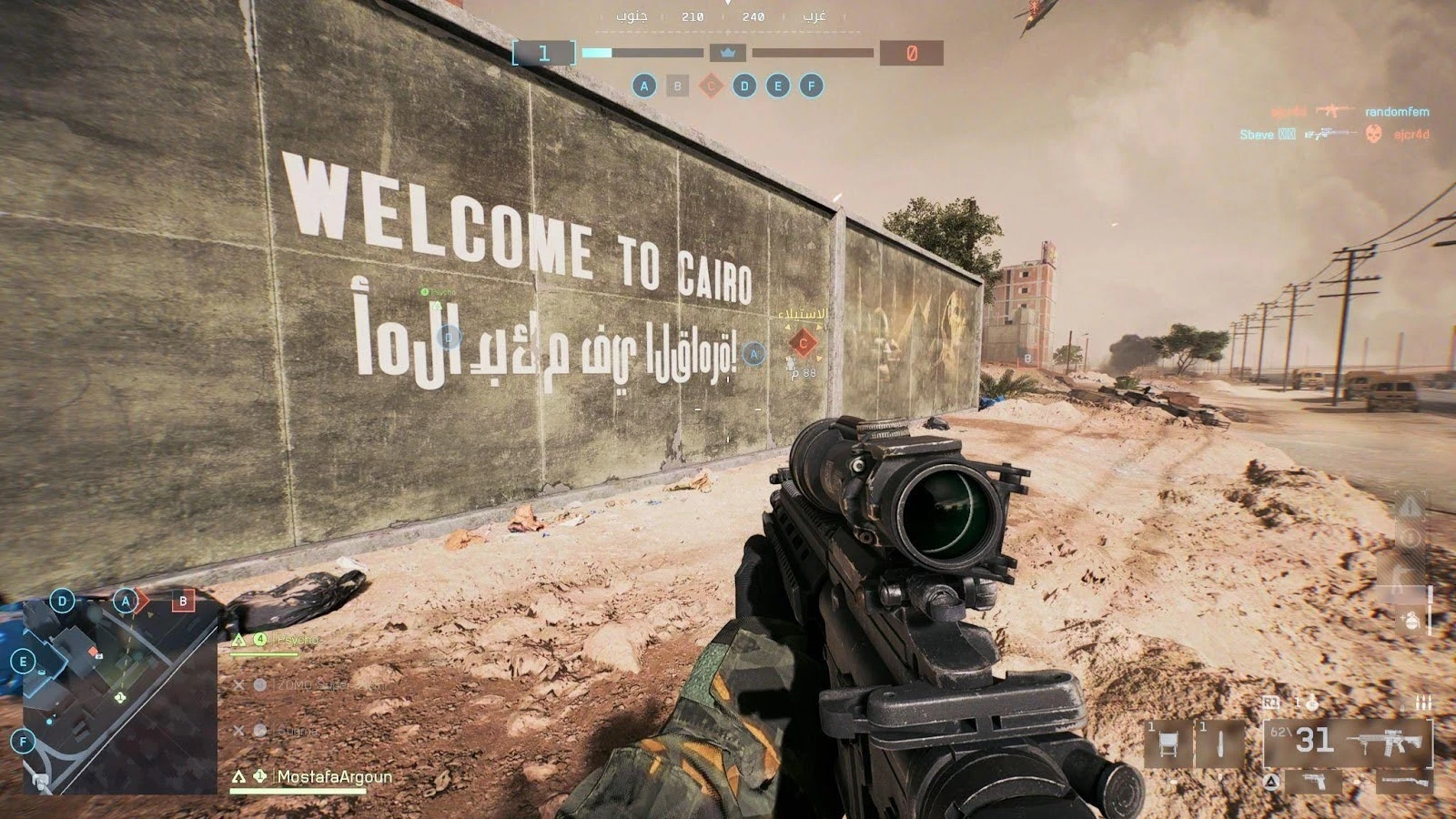Select the E objective marker on the minimap
This screenshot has width=1456, height=819.
pyautogui.click(x=24, y=662)
